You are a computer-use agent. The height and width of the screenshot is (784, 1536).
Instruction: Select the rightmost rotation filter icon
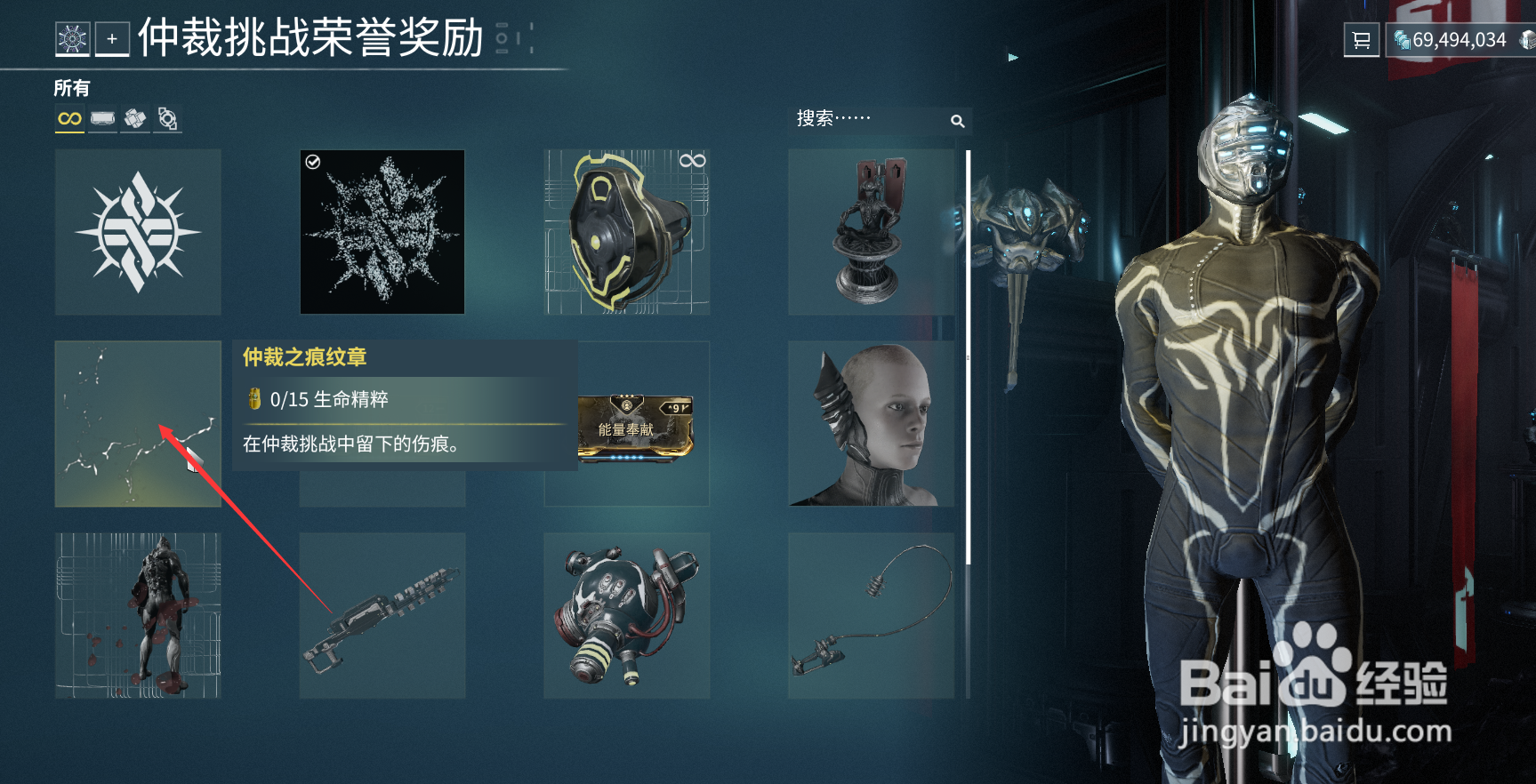[169, 116]
